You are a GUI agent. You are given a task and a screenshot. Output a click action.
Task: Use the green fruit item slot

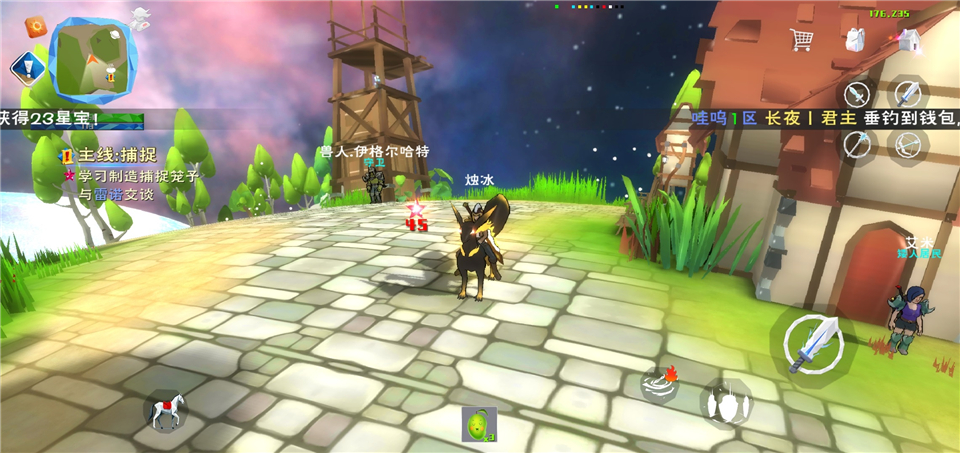tap(479, 424)
